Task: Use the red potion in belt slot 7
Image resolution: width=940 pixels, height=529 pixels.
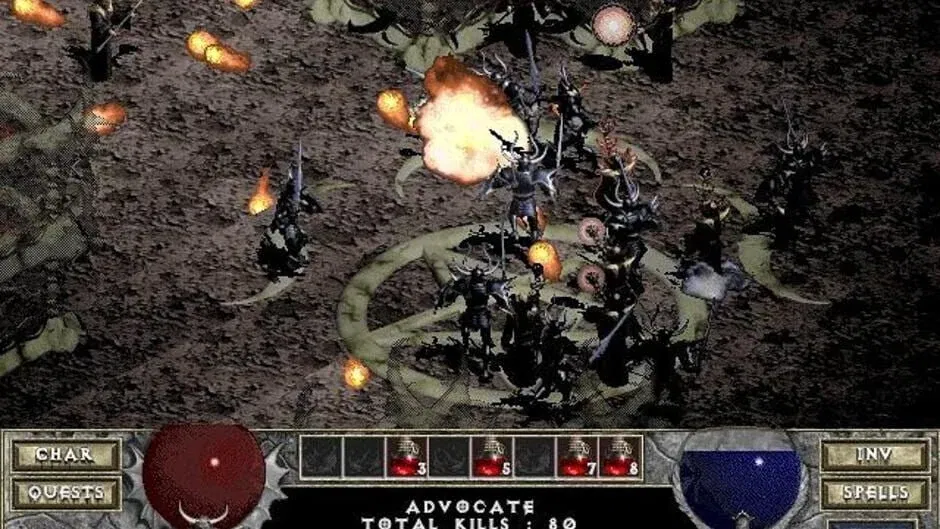Action: (577, 457)
